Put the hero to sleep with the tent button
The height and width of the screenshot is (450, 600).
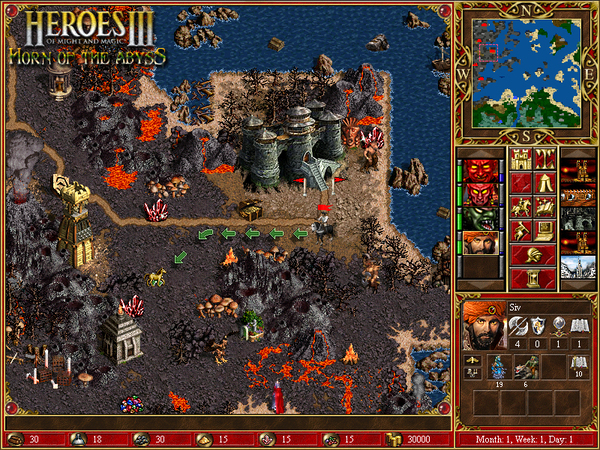546,183
